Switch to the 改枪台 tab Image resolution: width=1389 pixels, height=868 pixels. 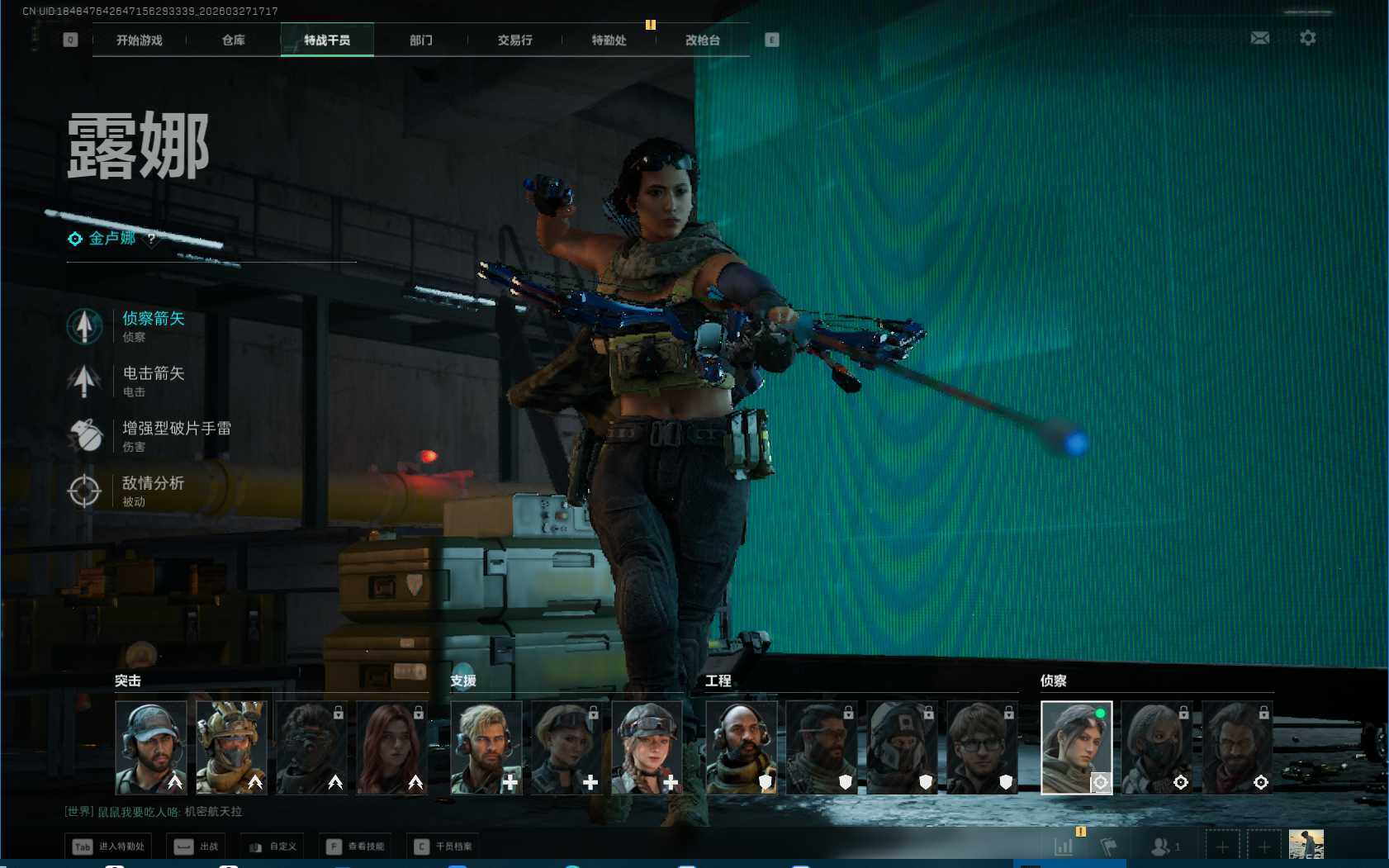click(x=703, y=40)
